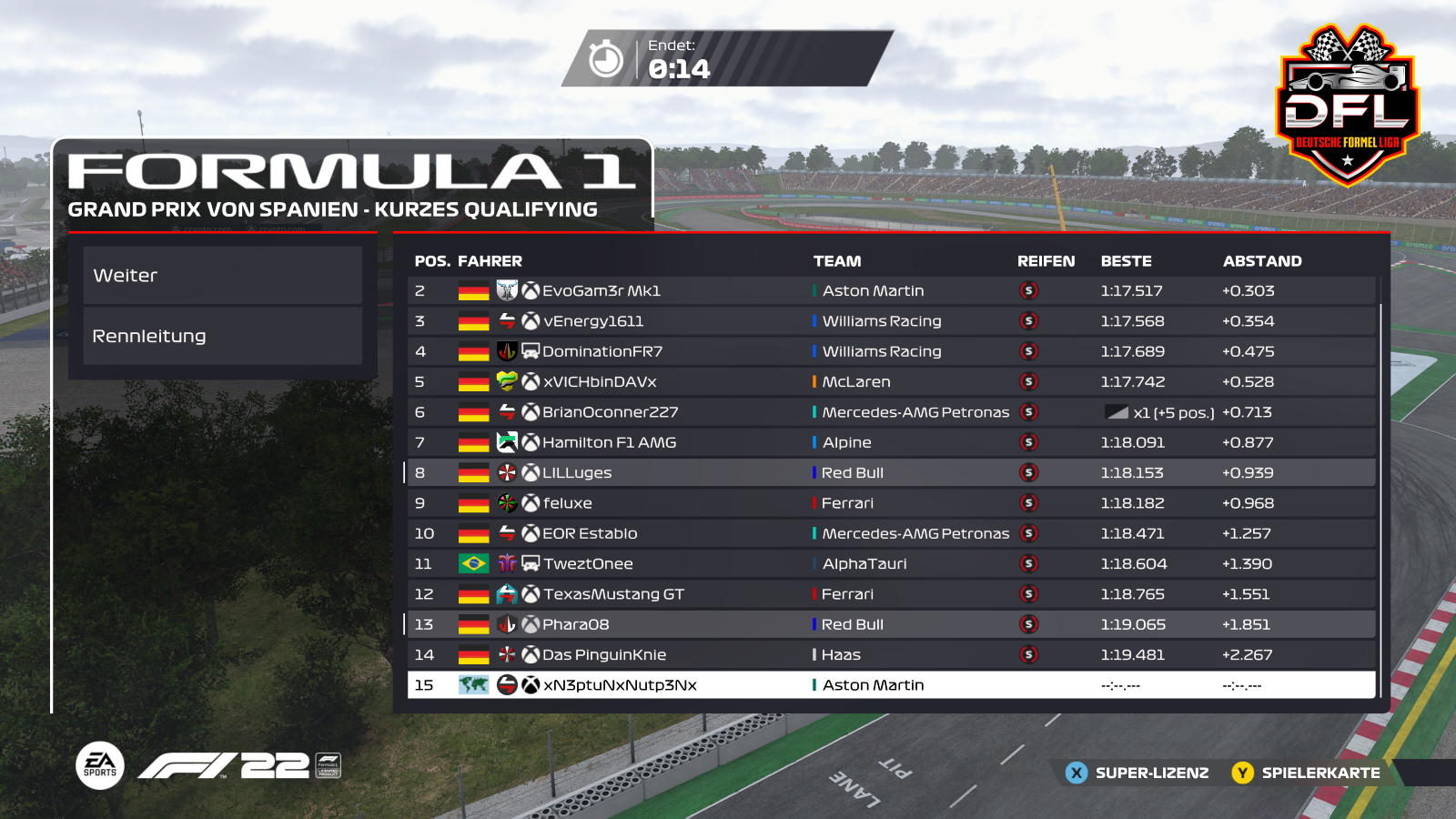
Task: Choose the vEnergy1611 result row
Action: (x=890, y=321)
